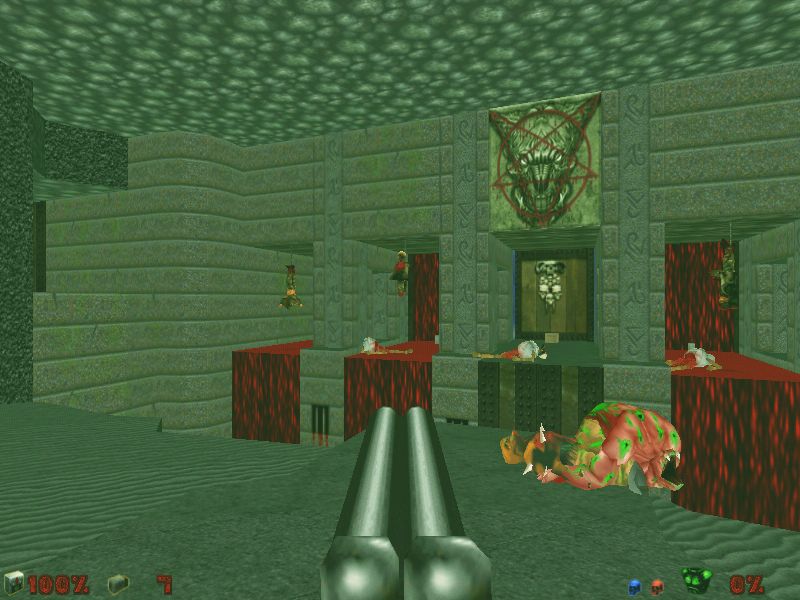Select the shotgun shell ammo box icon
The height and width of the screenshot is (600, 800).
tap(118, 583)
